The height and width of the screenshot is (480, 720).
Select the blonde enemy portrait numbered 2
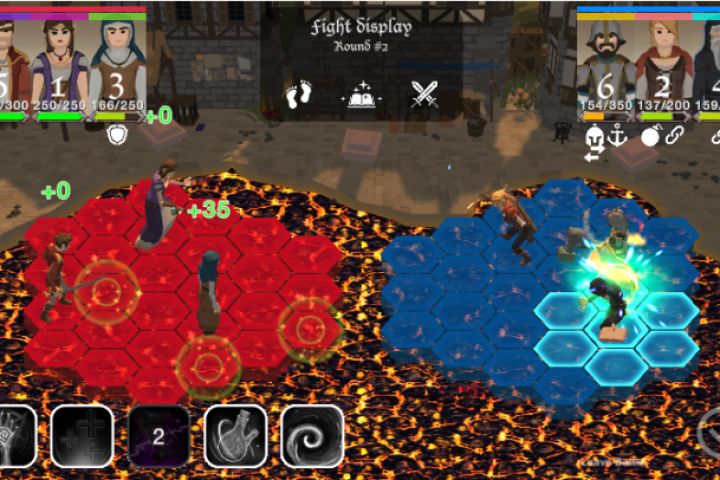[664, 62]
